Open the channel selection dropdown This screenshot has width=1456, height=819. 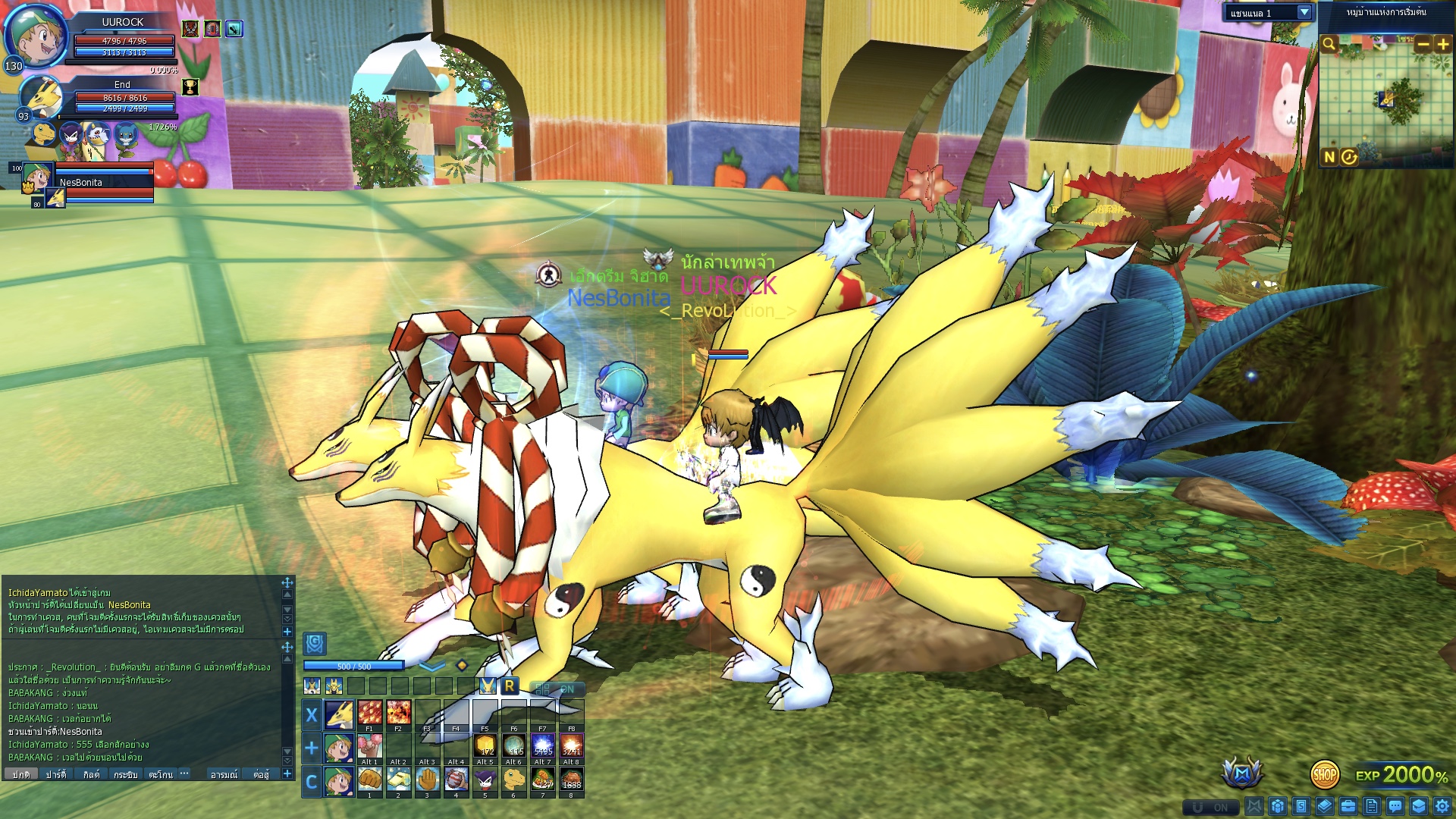(1304, 12)
